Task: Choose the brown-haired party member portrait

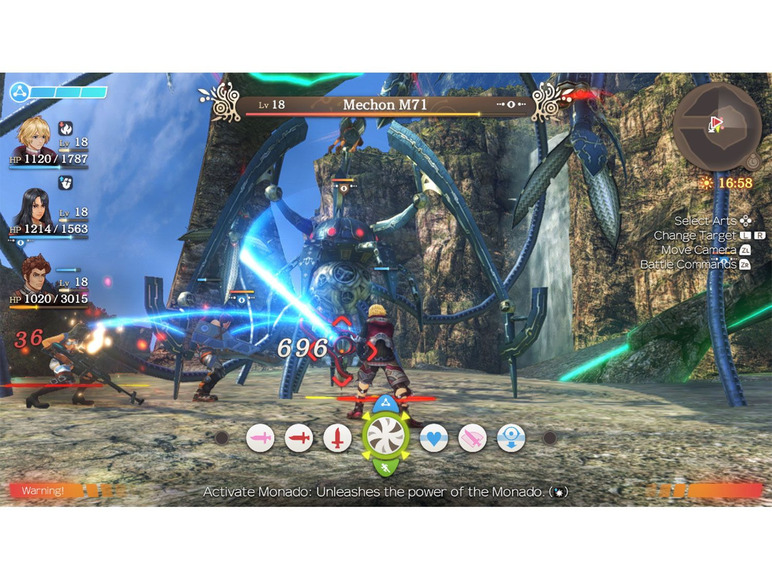Action: coord(36,277)
